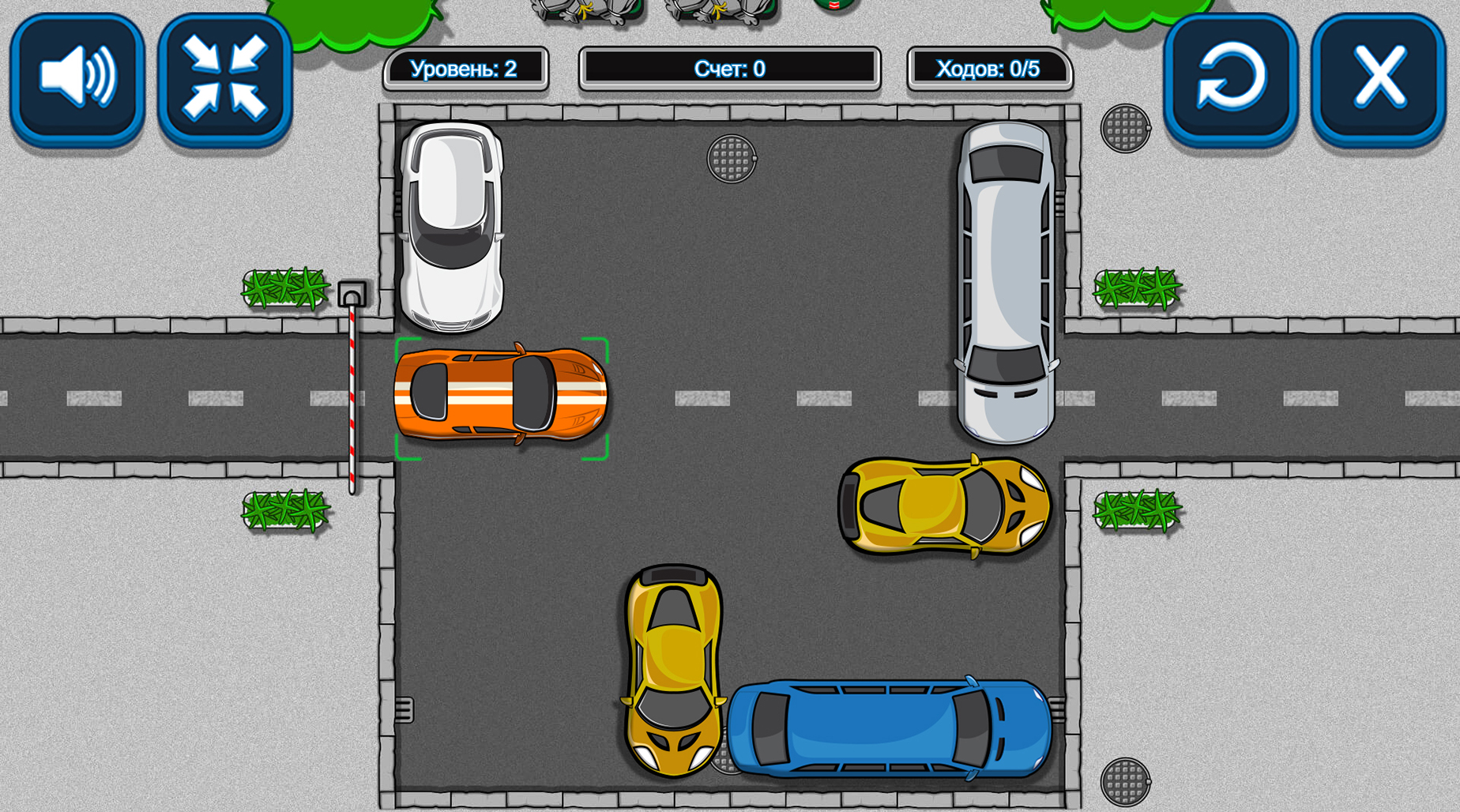Click the manhole cover near the top

[x=731, y=159]
